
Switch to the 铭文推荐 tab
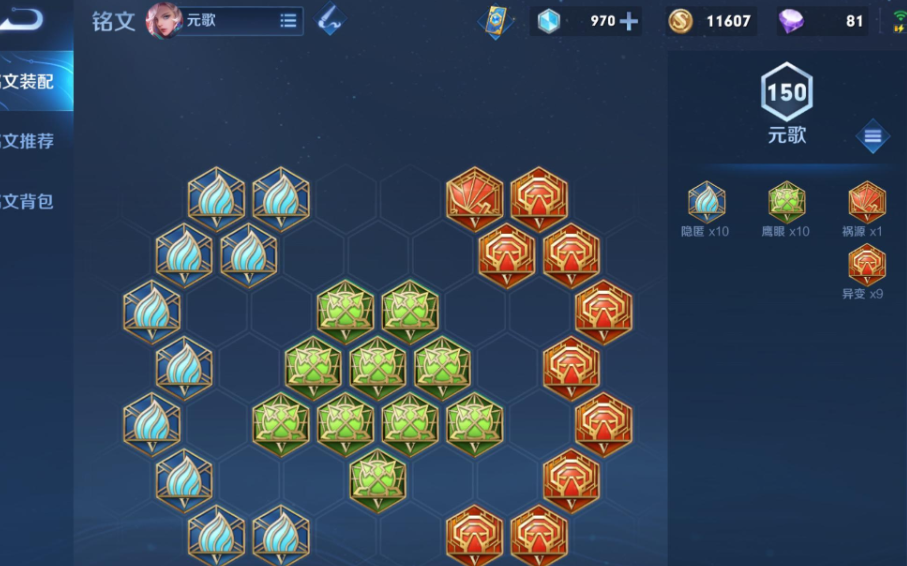pos(32,141)
